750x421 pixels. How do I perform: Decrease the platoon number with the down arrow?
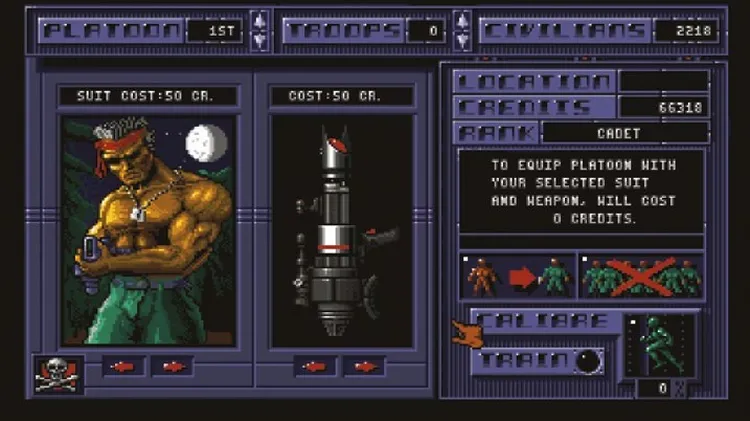tap(259, 41)
